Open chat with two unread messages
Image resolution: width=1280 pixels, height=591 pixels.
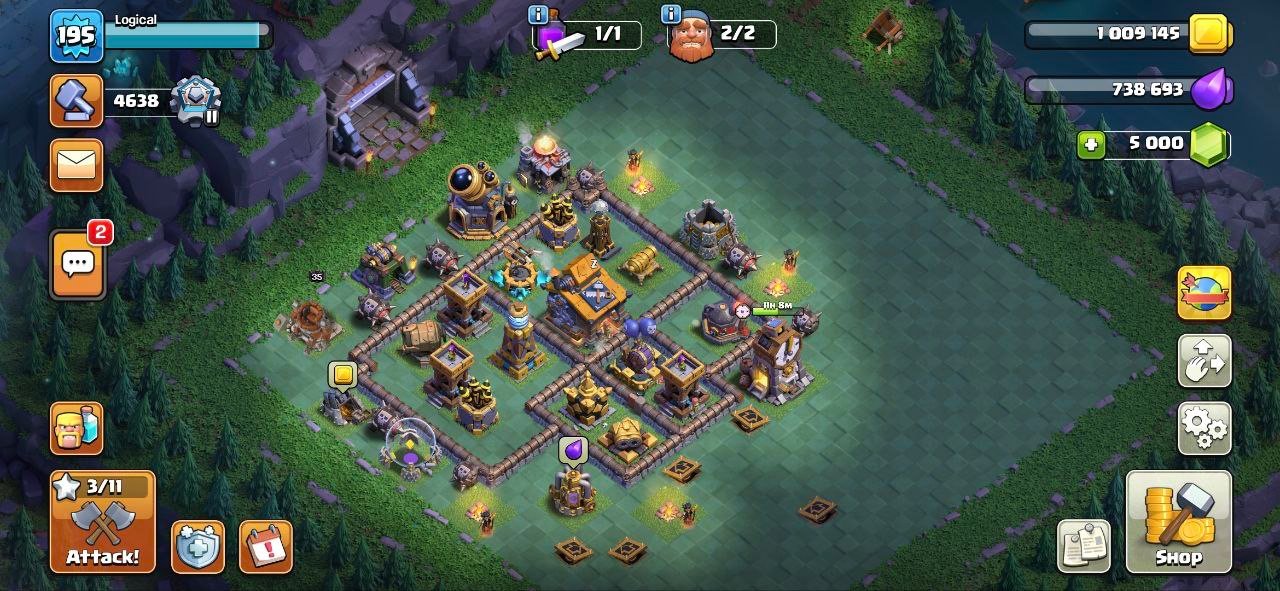pos(77,264)
